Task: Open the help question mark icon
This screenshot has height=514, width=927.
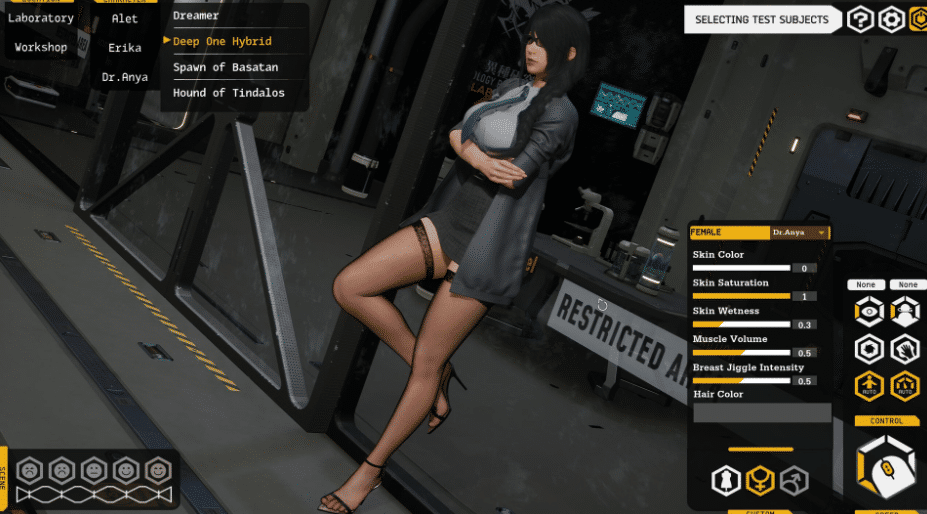Action: pyautogui.click(x=859, y=19)
